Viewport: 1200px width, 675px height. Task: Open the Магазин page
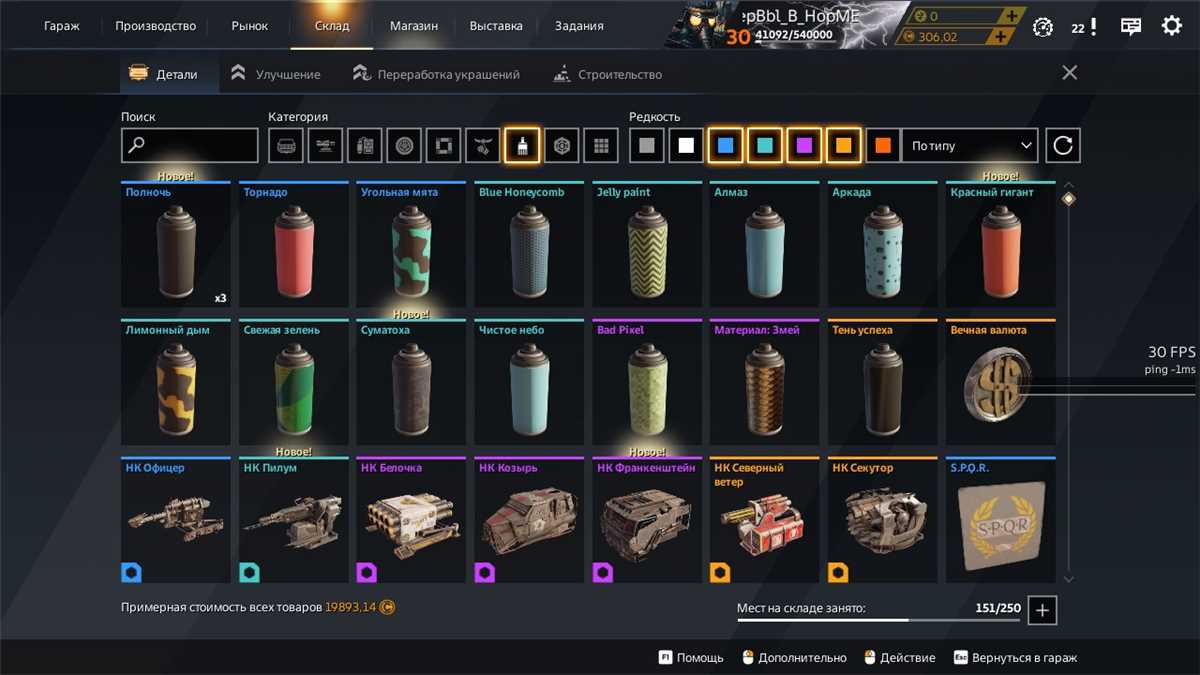point(413,26)
